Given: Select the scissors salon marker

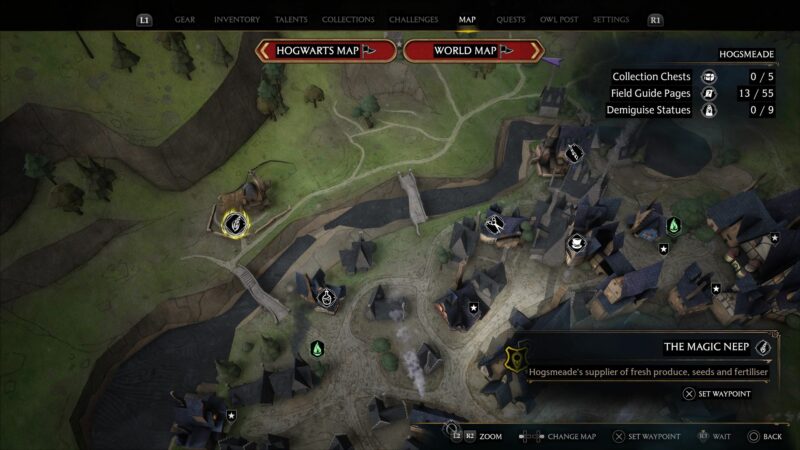Looking at the screenshot, I should point(494,223).
